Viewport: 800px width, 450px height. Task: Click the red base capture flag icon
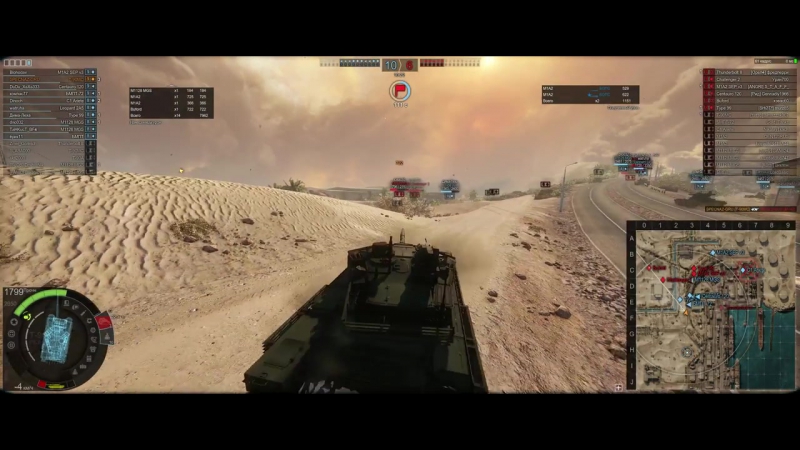pyautogui.click(x=400, y=92)
